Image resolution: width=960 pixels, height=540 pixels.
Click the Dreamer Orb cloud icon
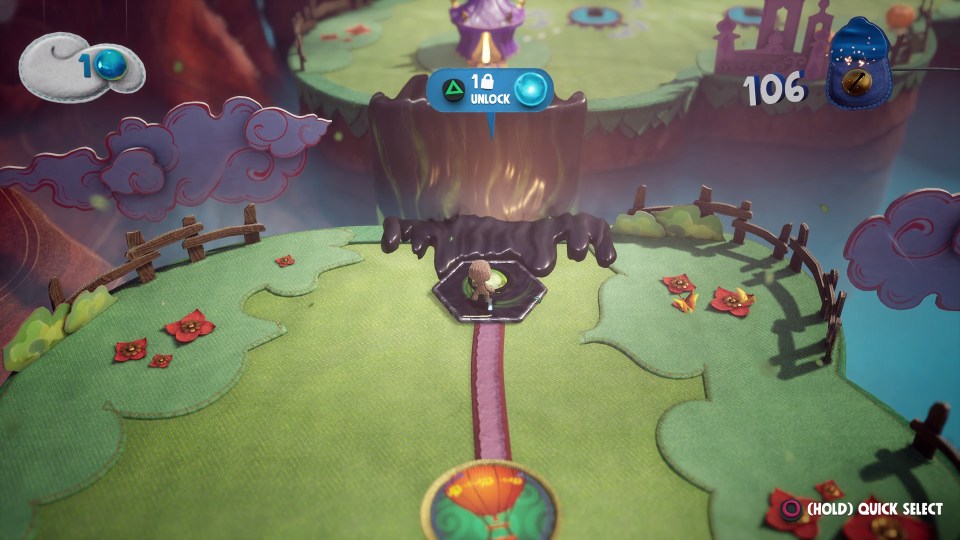[82, 64]
